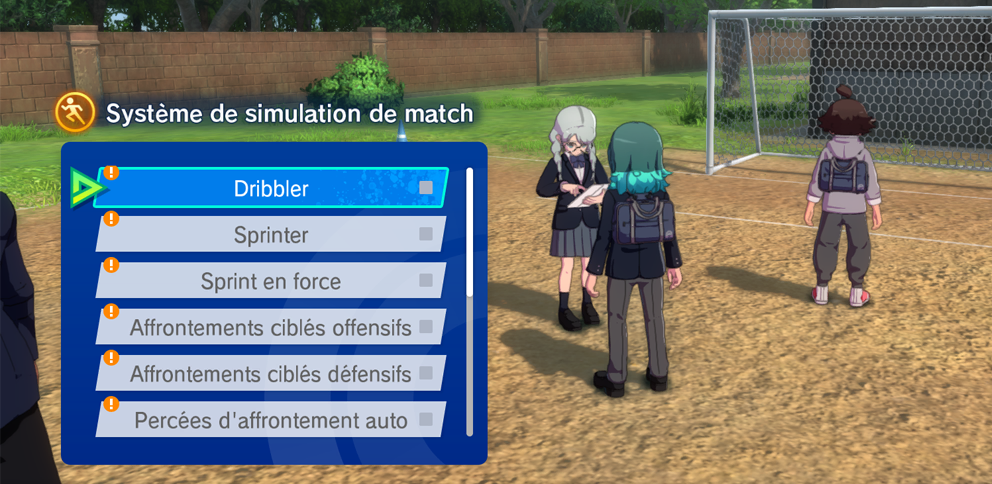The height and width of the screenshot is (484, 992).
Task: Select Affrontements ciblés offensifs
Action: 270,327
